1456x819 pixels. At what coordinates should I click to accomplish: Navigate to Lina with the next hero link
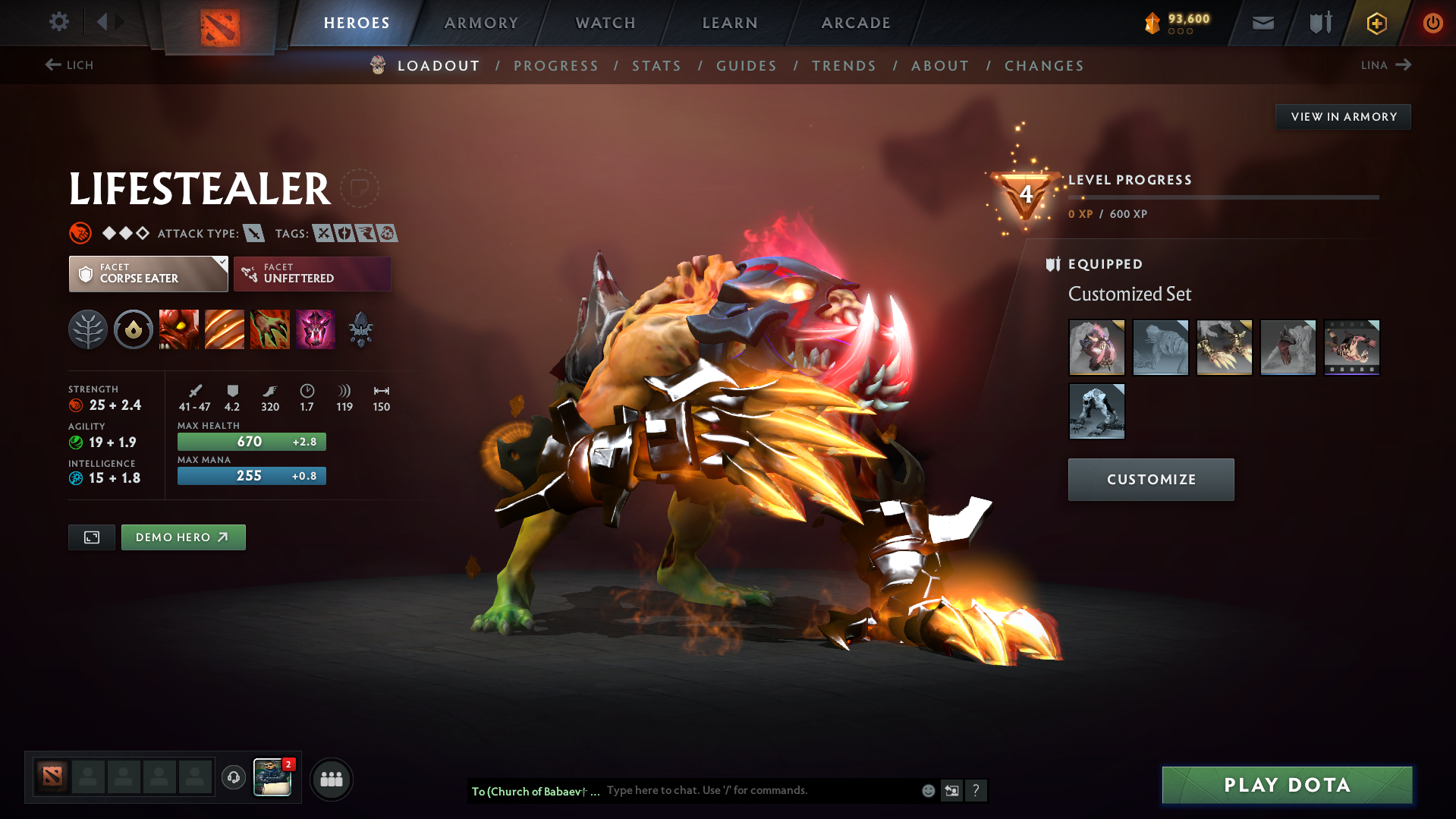pyautogui.click(x=1385, y=65)
